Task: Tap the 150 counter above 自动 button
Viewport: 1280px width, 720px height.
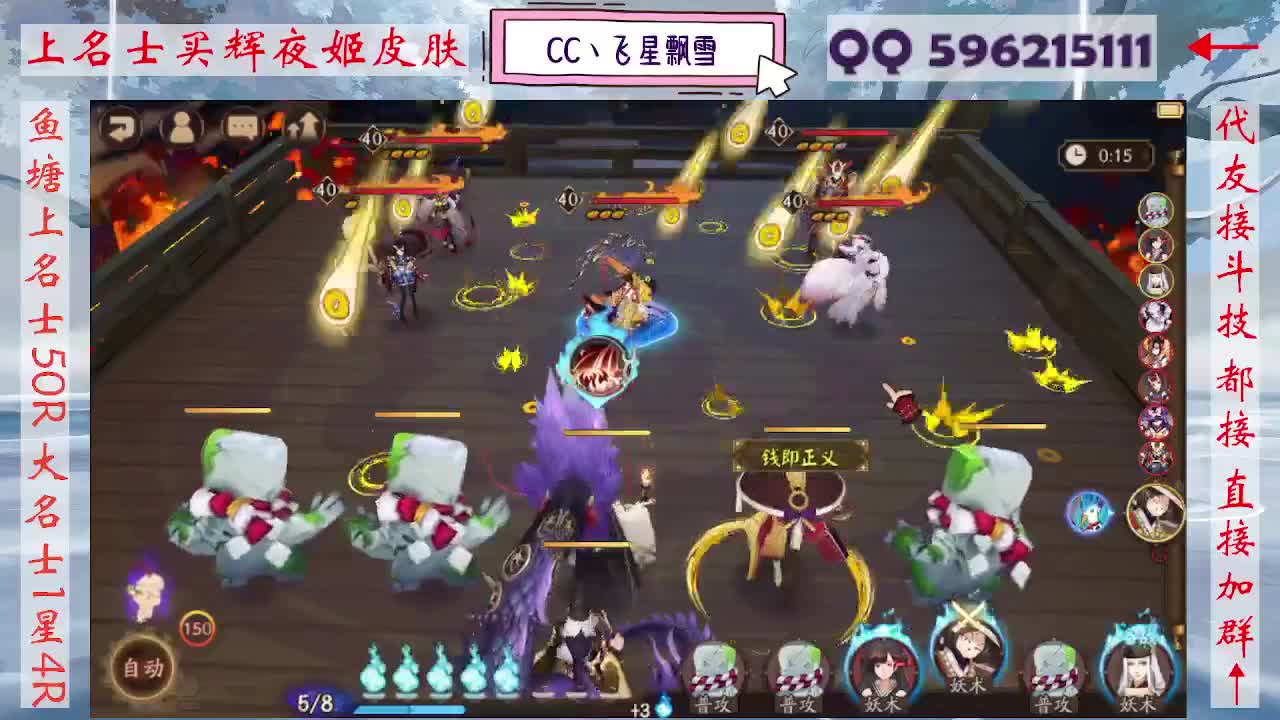Action: point(196,630)
